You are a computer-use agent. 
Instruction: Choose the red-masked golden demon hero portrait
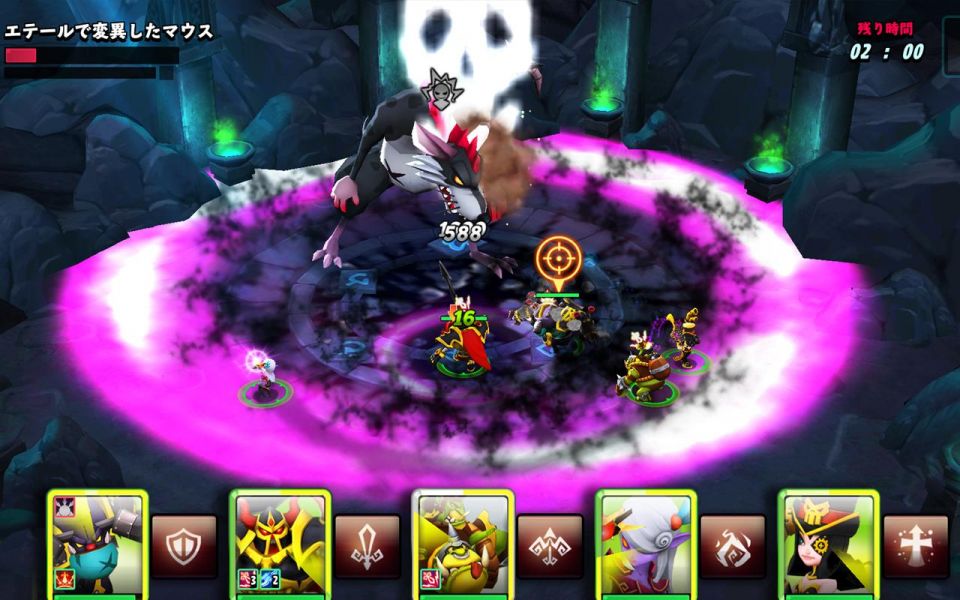(x=280, y=545)
